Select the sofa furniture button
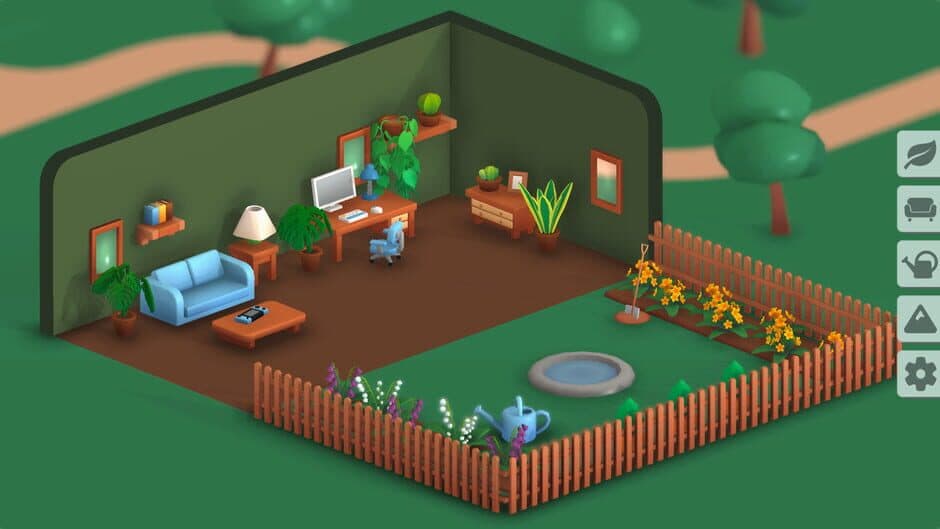Viewport: 940px width, 529px height. coord(918,210)
